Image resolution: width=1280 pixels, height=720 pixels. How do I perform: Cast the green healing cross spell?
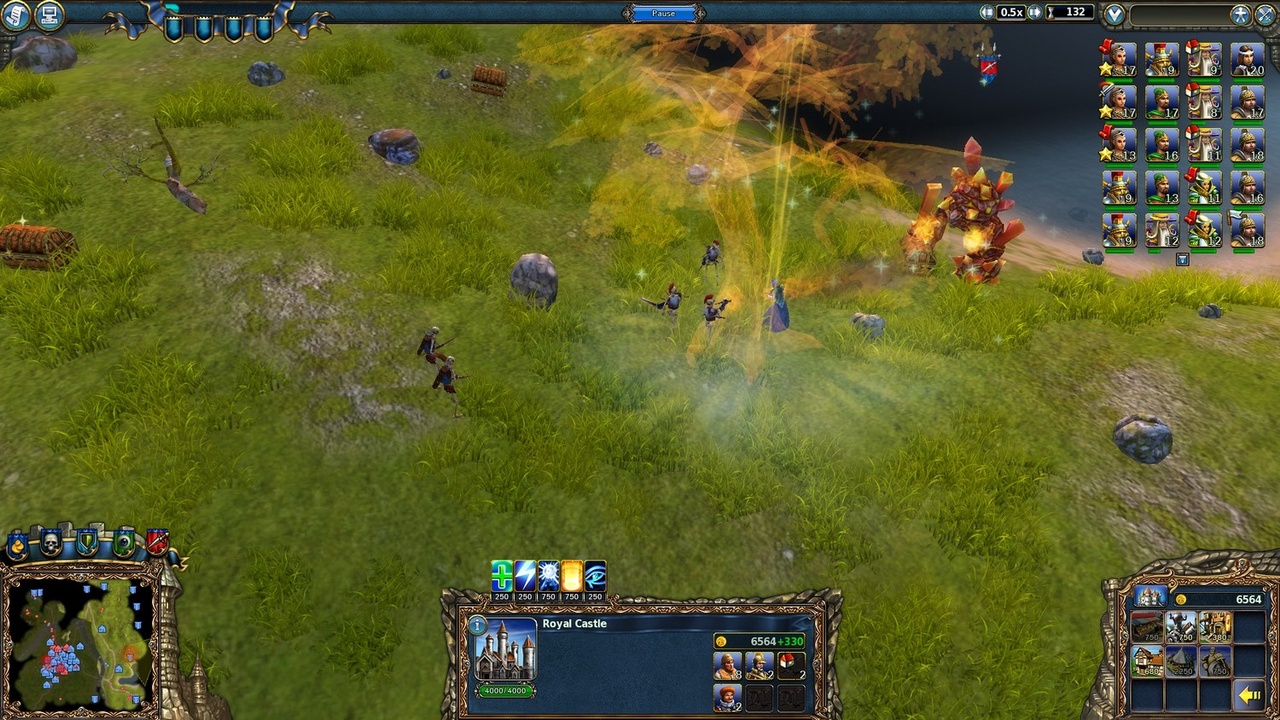[502, 575]
